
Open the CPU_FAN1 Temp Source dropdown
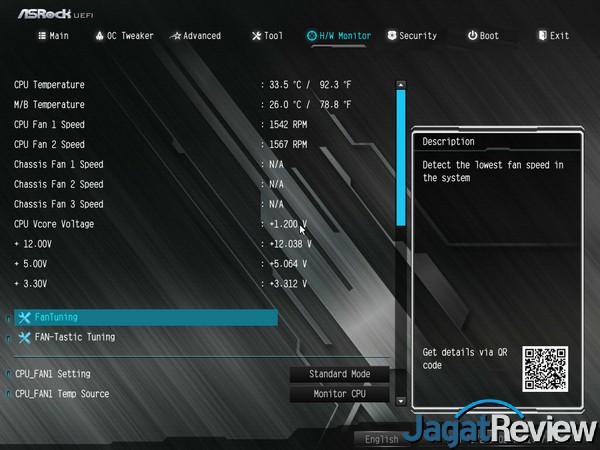(339, 394)
